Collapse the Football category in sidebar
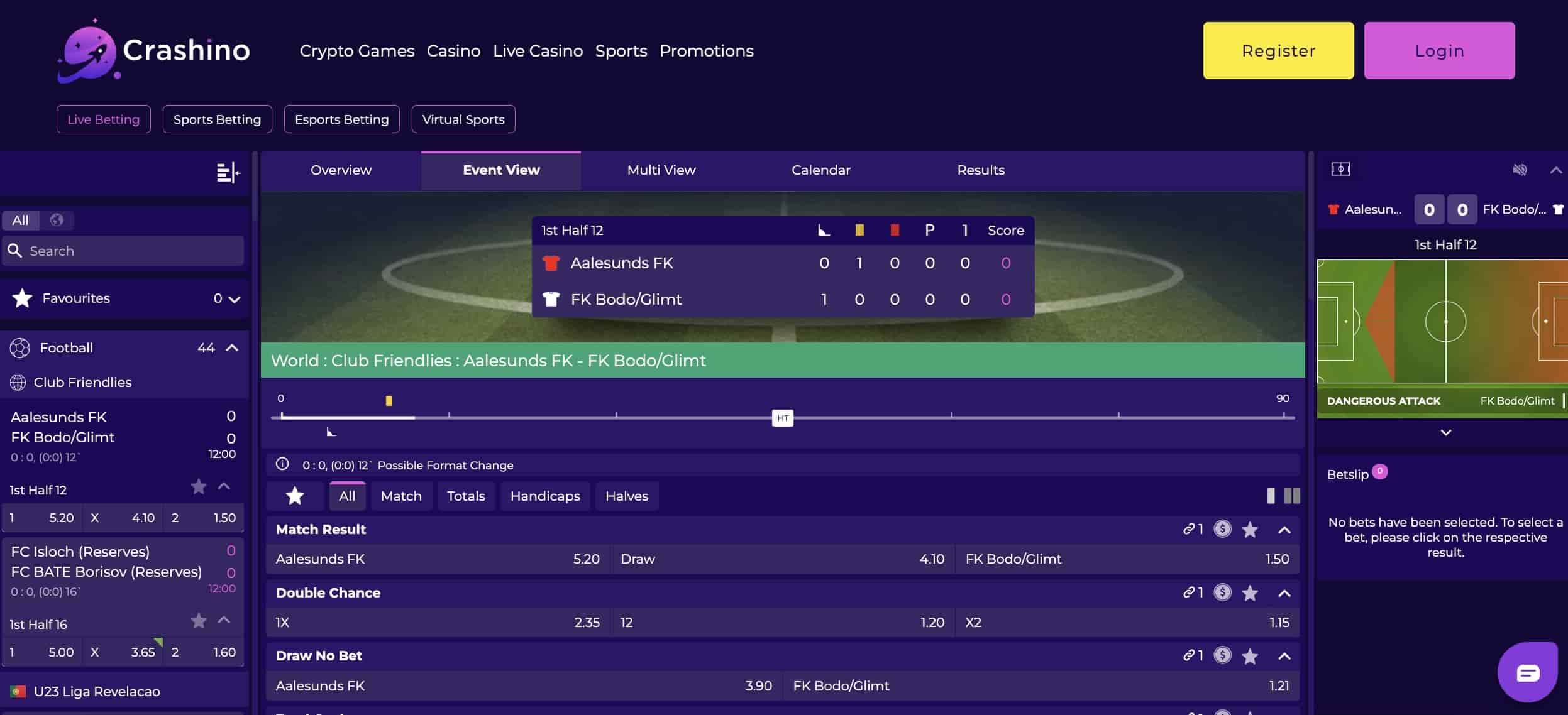The height and width of the screenshot is (715, 1568). (x=233, y=346)
